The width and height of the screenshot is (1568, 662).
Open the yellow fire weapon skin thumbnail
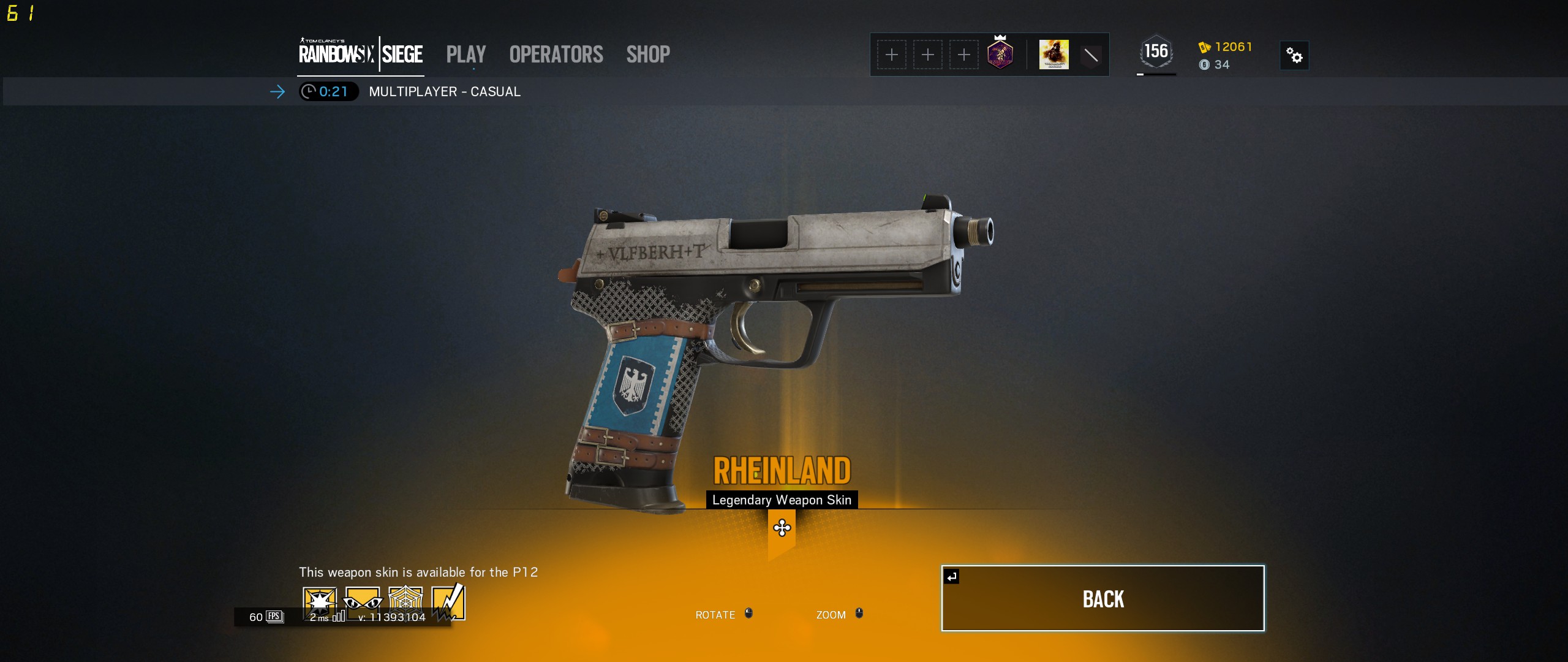point(1052,55)
